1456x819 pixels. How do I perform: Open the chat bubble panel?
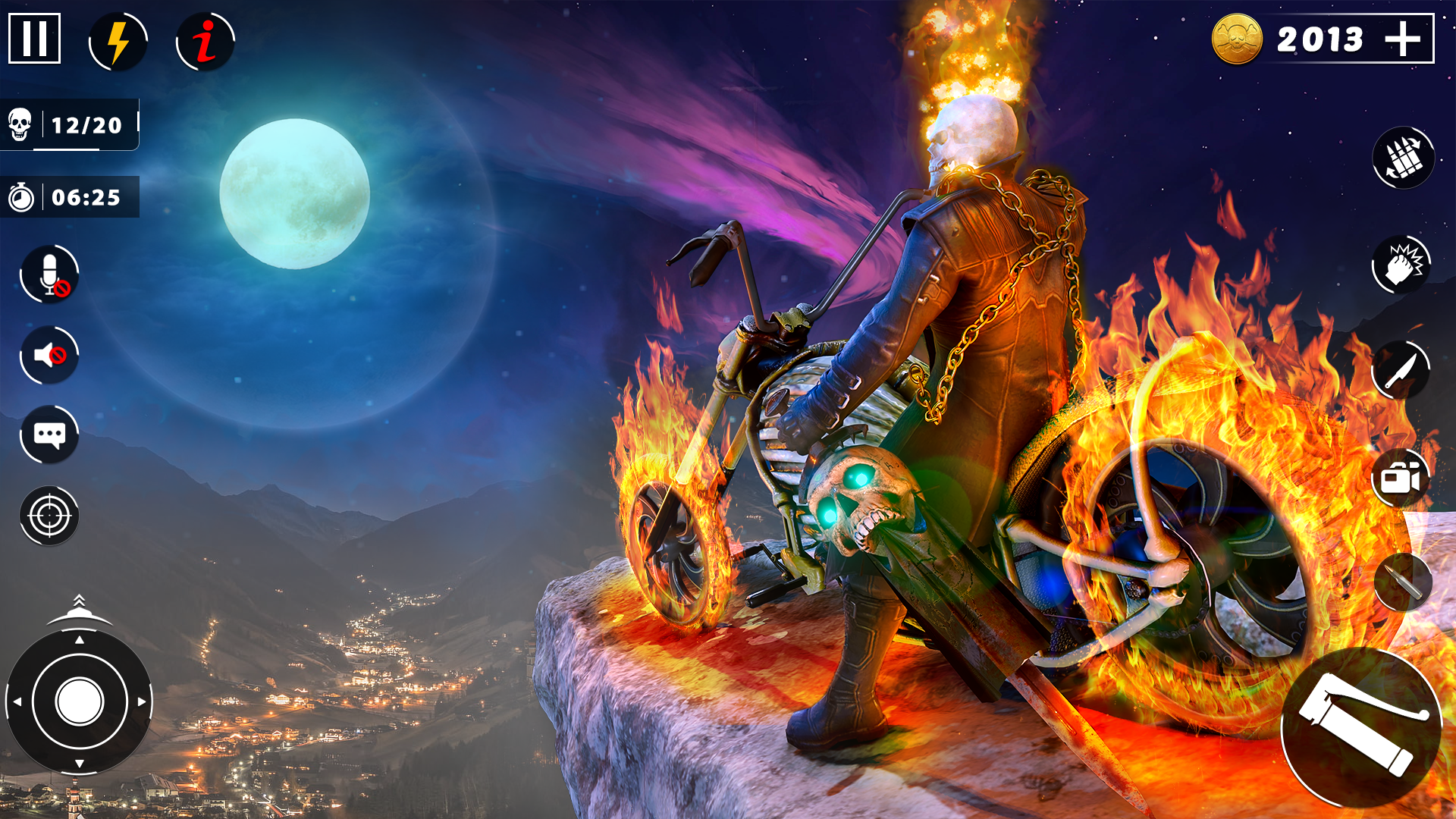49,435
